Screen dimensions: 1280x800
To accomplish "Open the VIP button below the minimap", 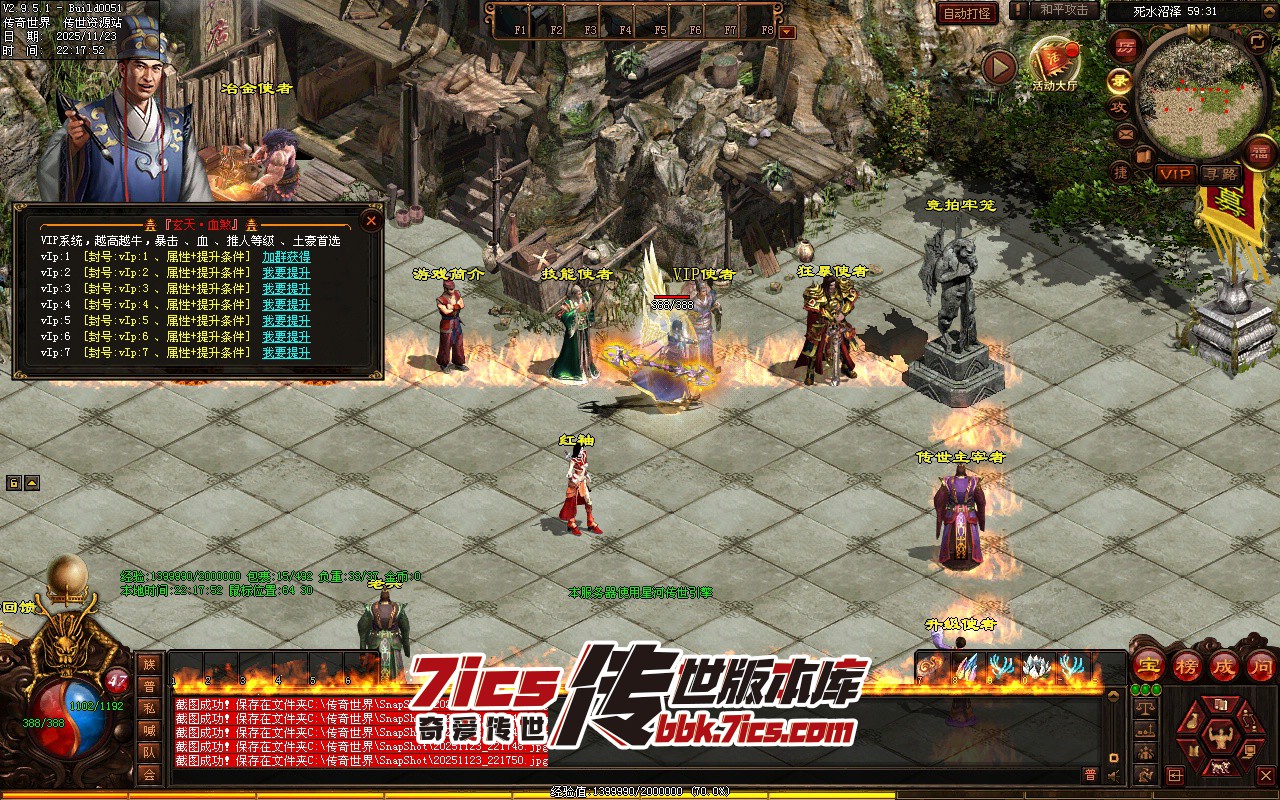I will 1175,174.
